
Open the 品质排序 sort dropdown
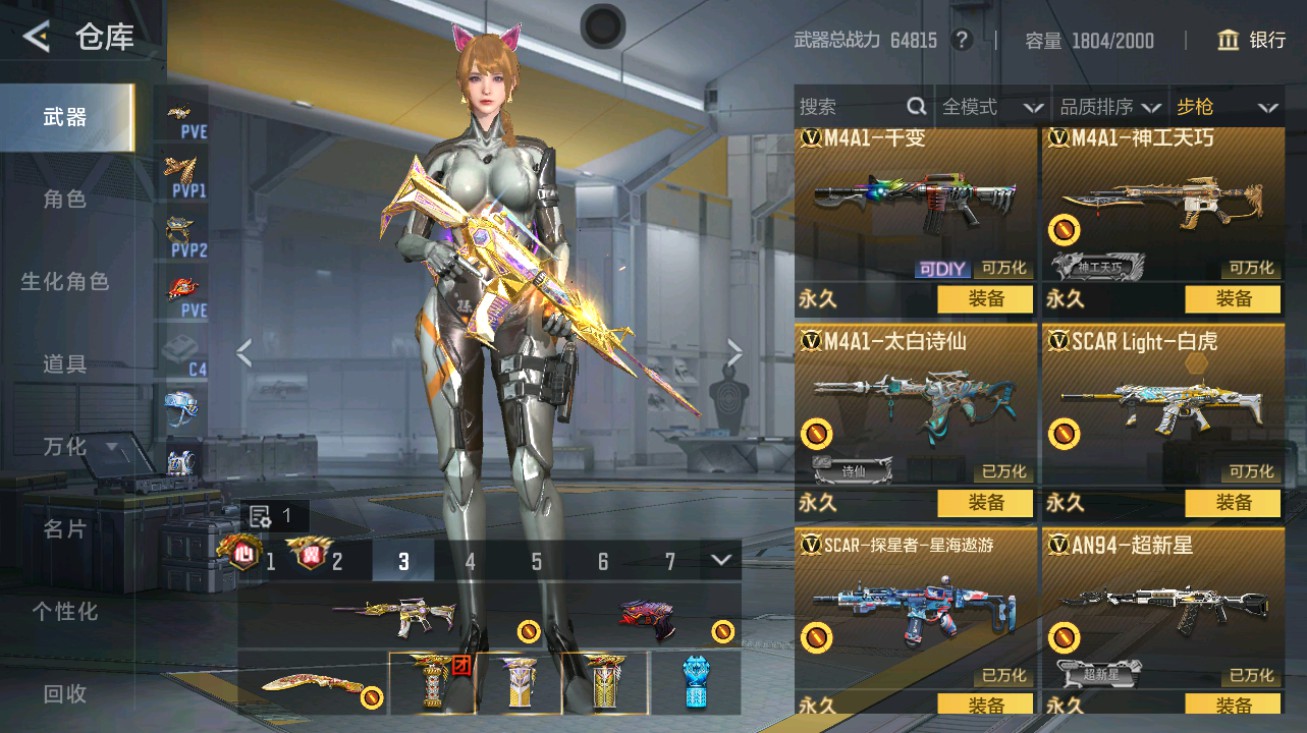click(1110, 107)
